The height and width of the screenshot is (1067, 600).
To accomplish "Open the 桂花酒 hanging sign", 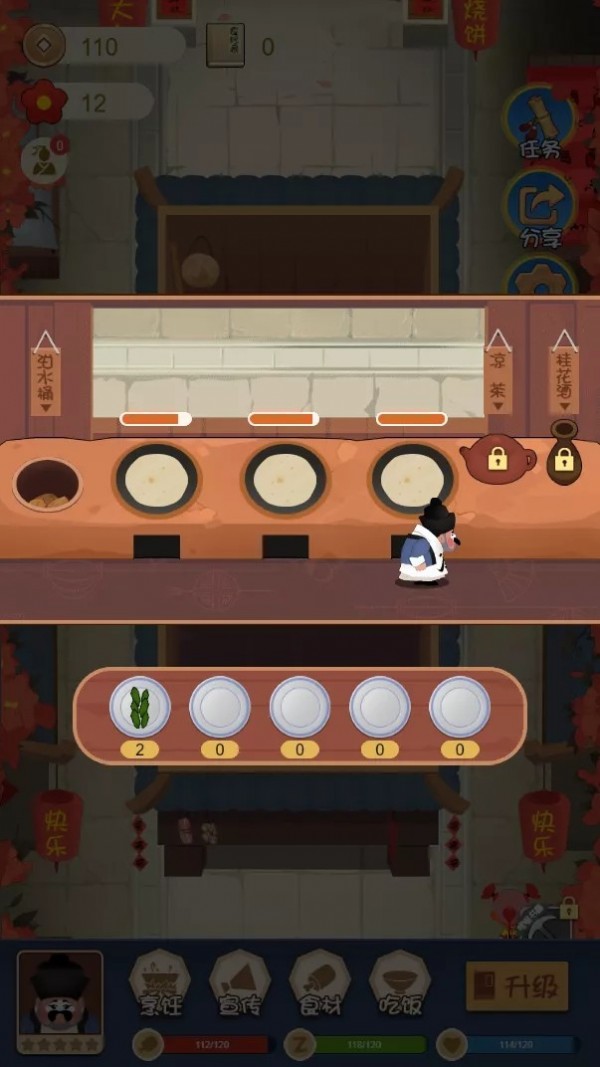I will click(564, 373).
